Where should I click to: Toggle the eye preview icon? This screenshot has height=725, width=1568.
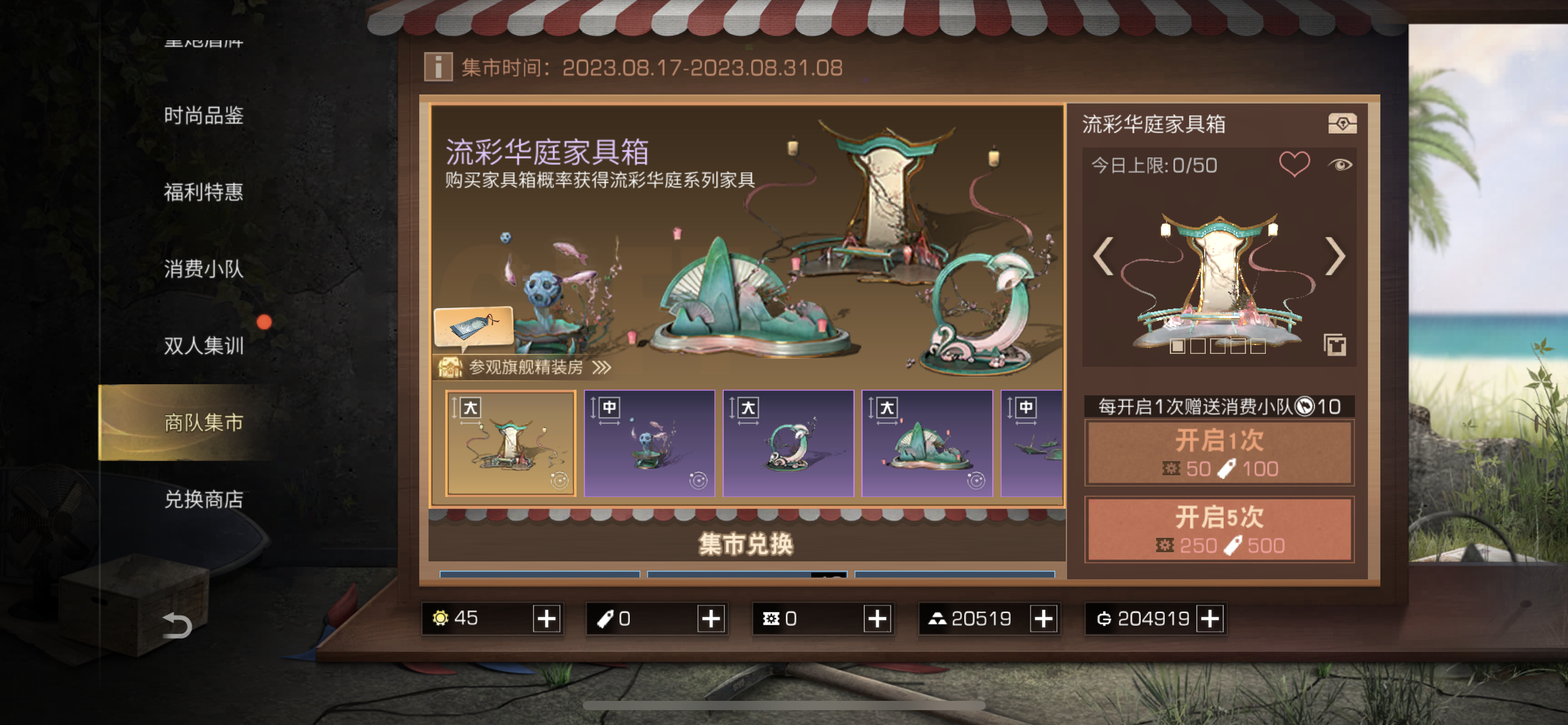click(x=1340, y=165)
